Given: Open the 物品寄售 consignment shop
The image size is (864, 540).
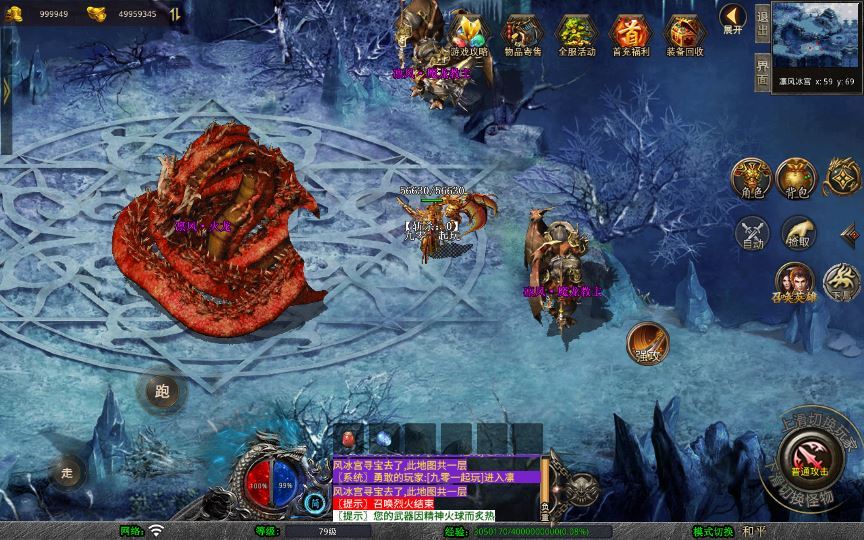Looking at the screenshot, I should click(x=521, y=34).
